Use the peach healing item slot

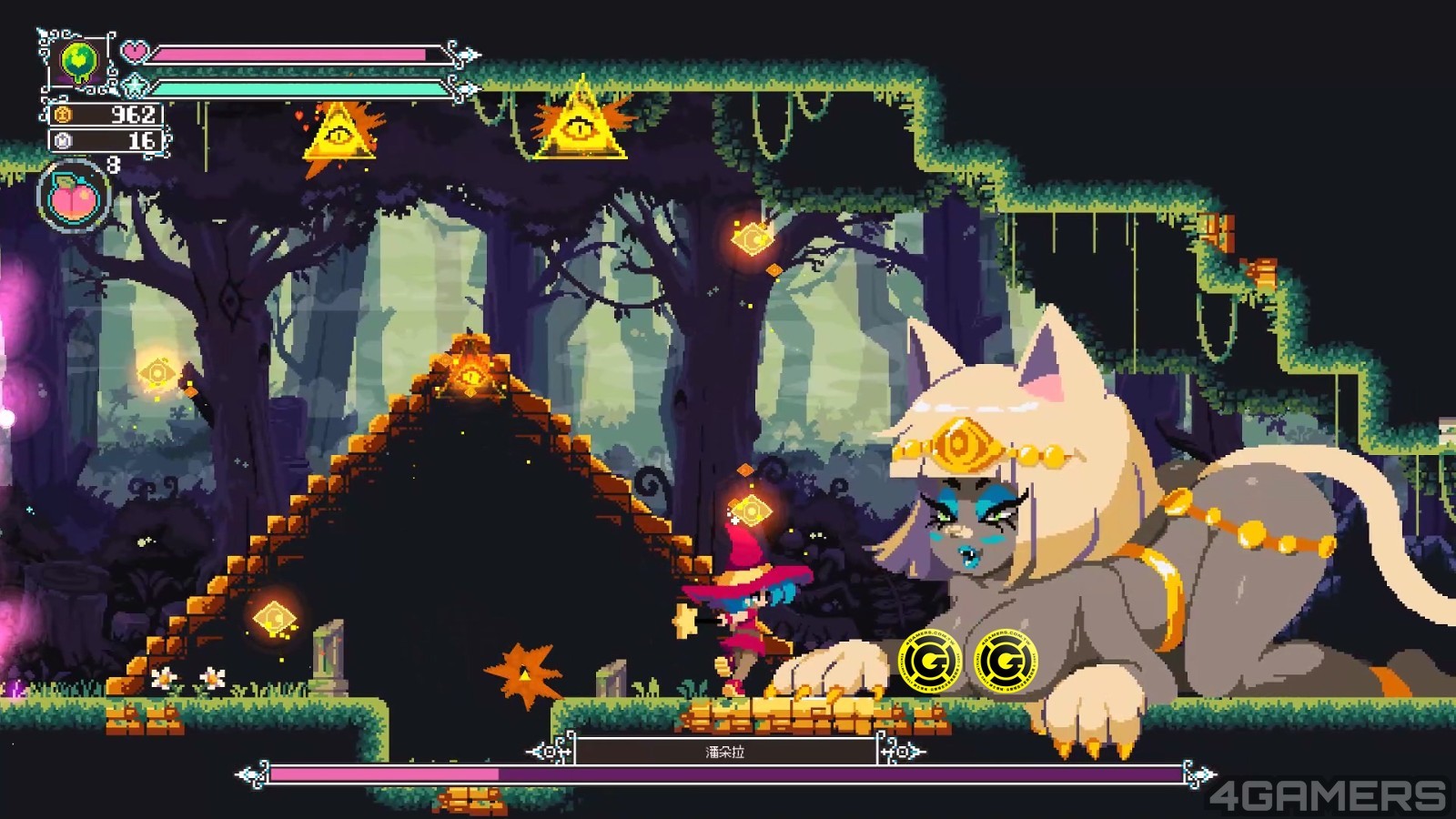(75, 196)
